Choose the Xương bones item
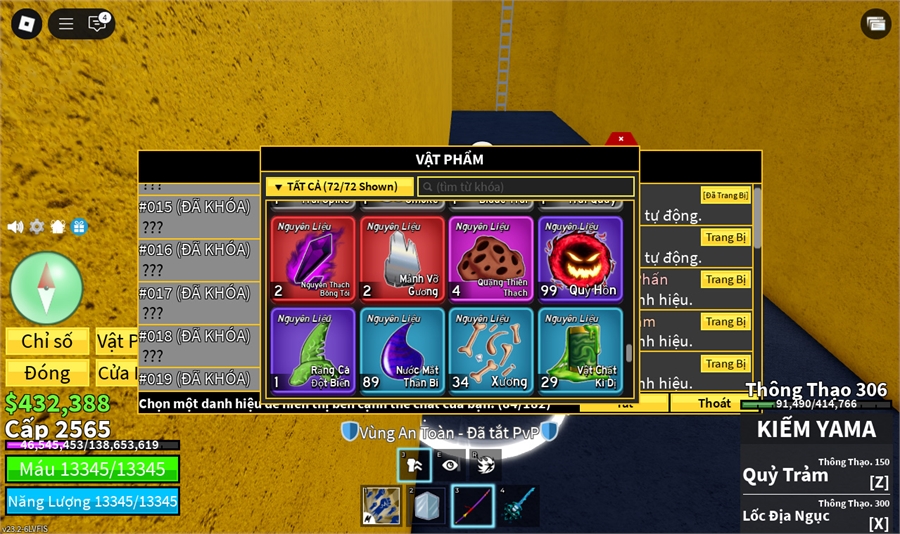 point(490,350)
